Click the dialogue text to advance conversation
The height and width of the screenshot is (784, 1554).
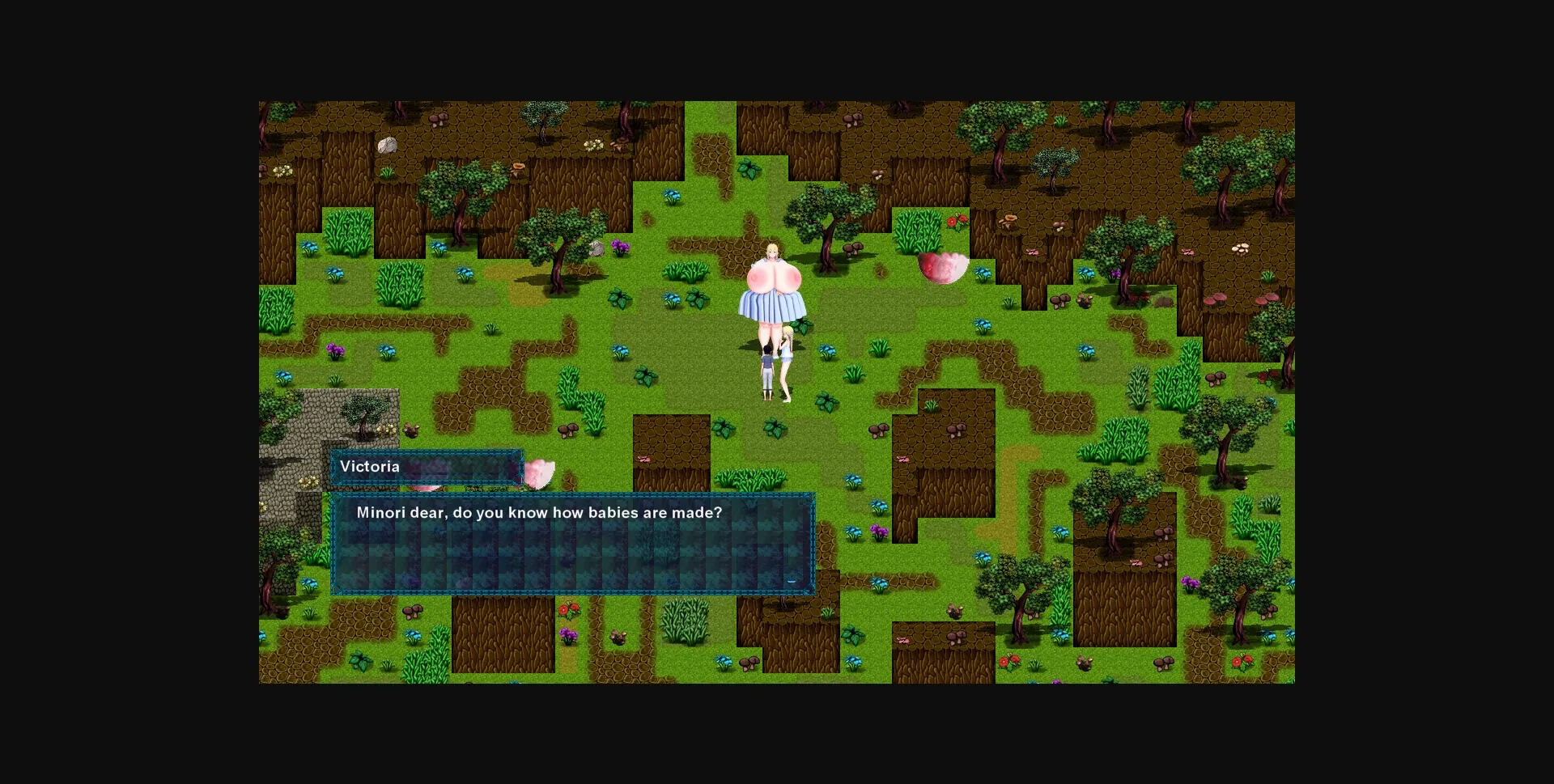tap(539, 512)
